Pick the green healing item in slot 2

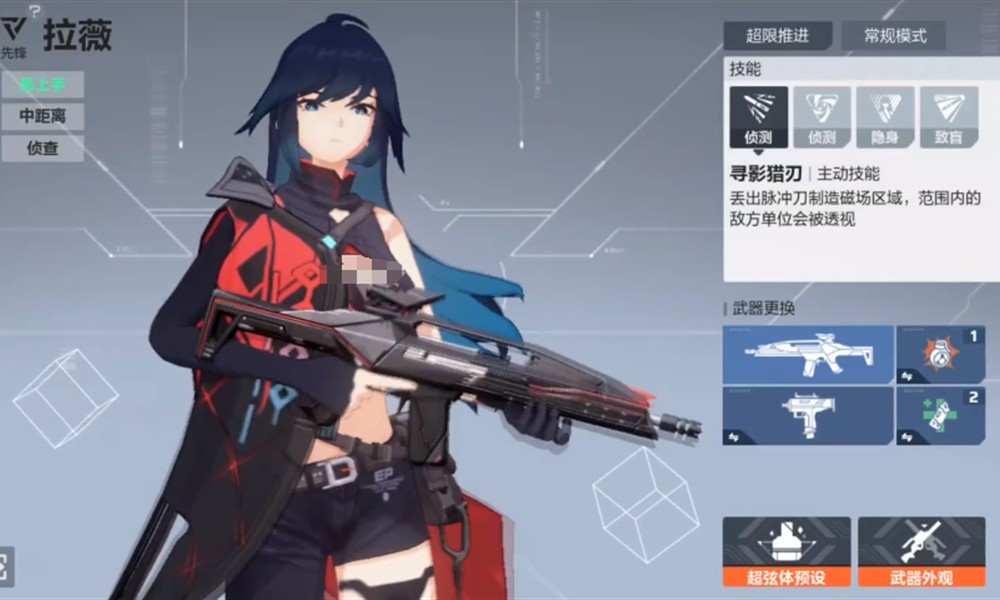[x=940, y=414]
